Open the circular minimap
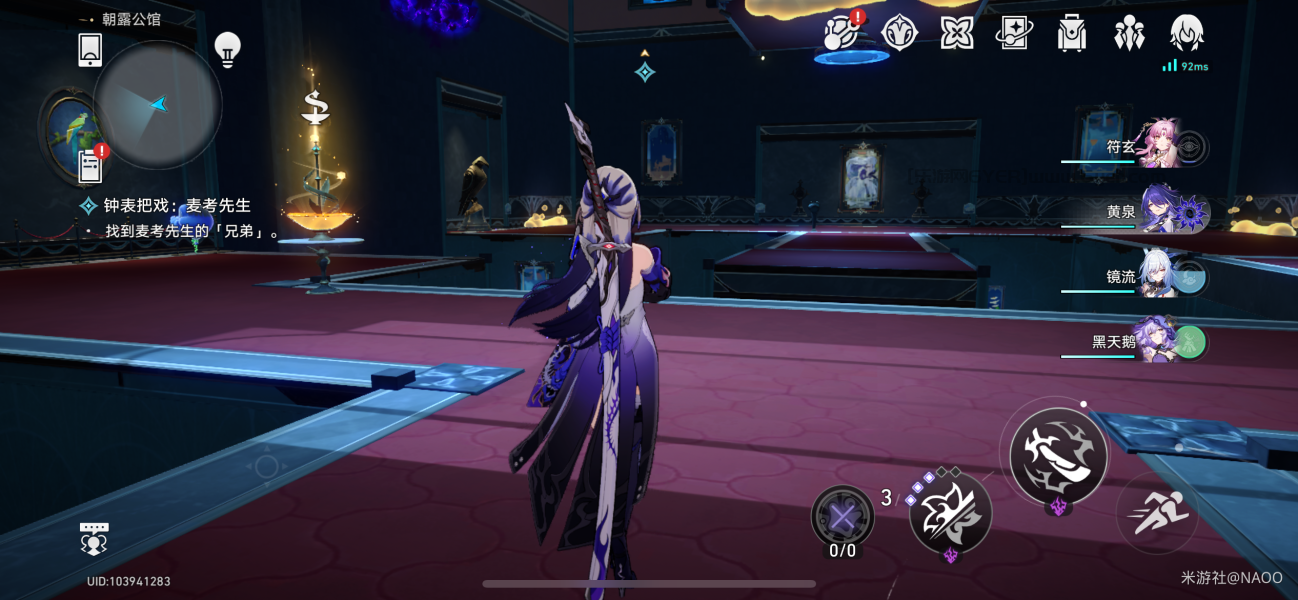Screen dimensions: 1298x600 click(157, 105)
